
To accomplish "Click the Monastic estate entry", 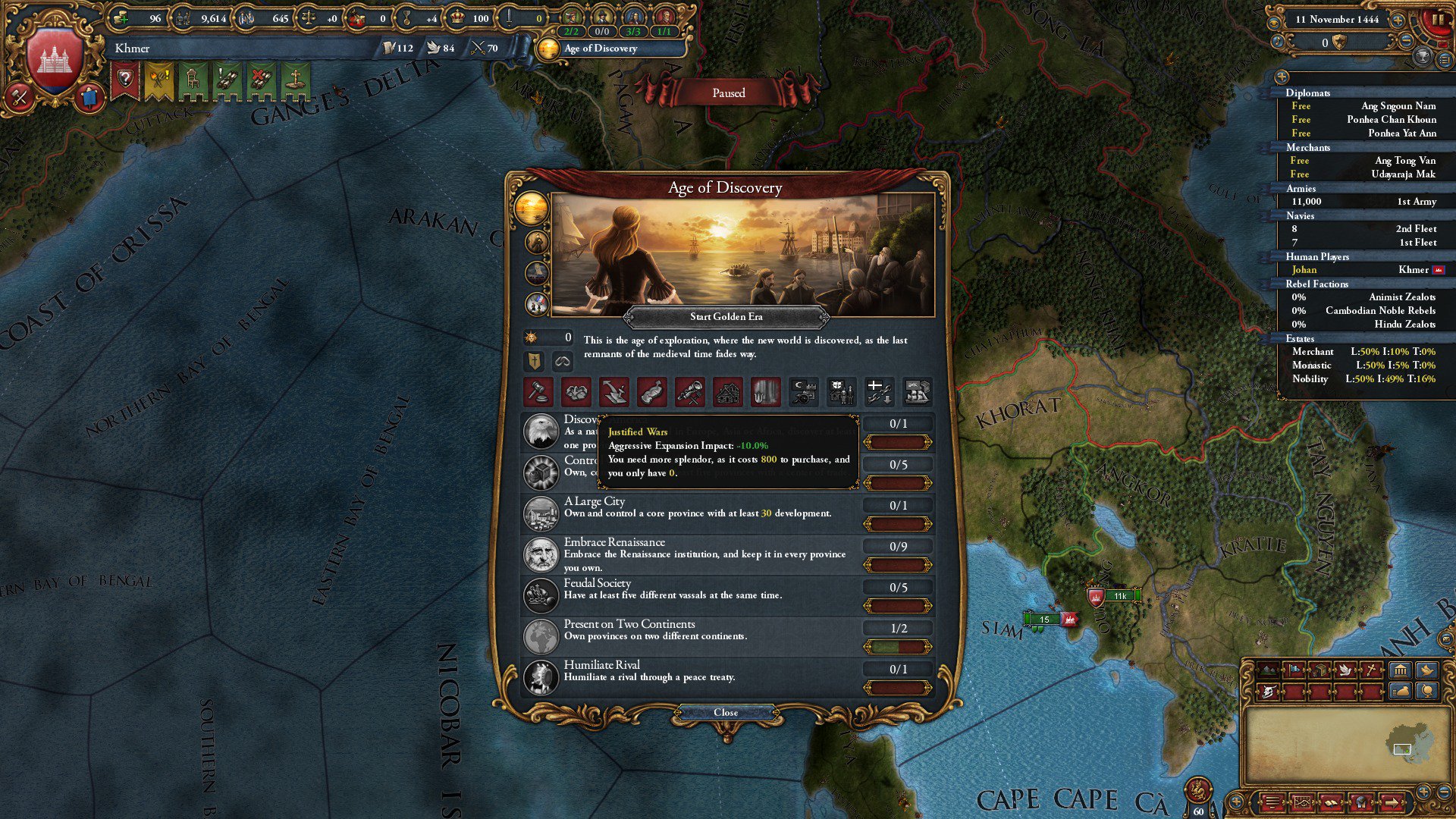I will 1363,366.
